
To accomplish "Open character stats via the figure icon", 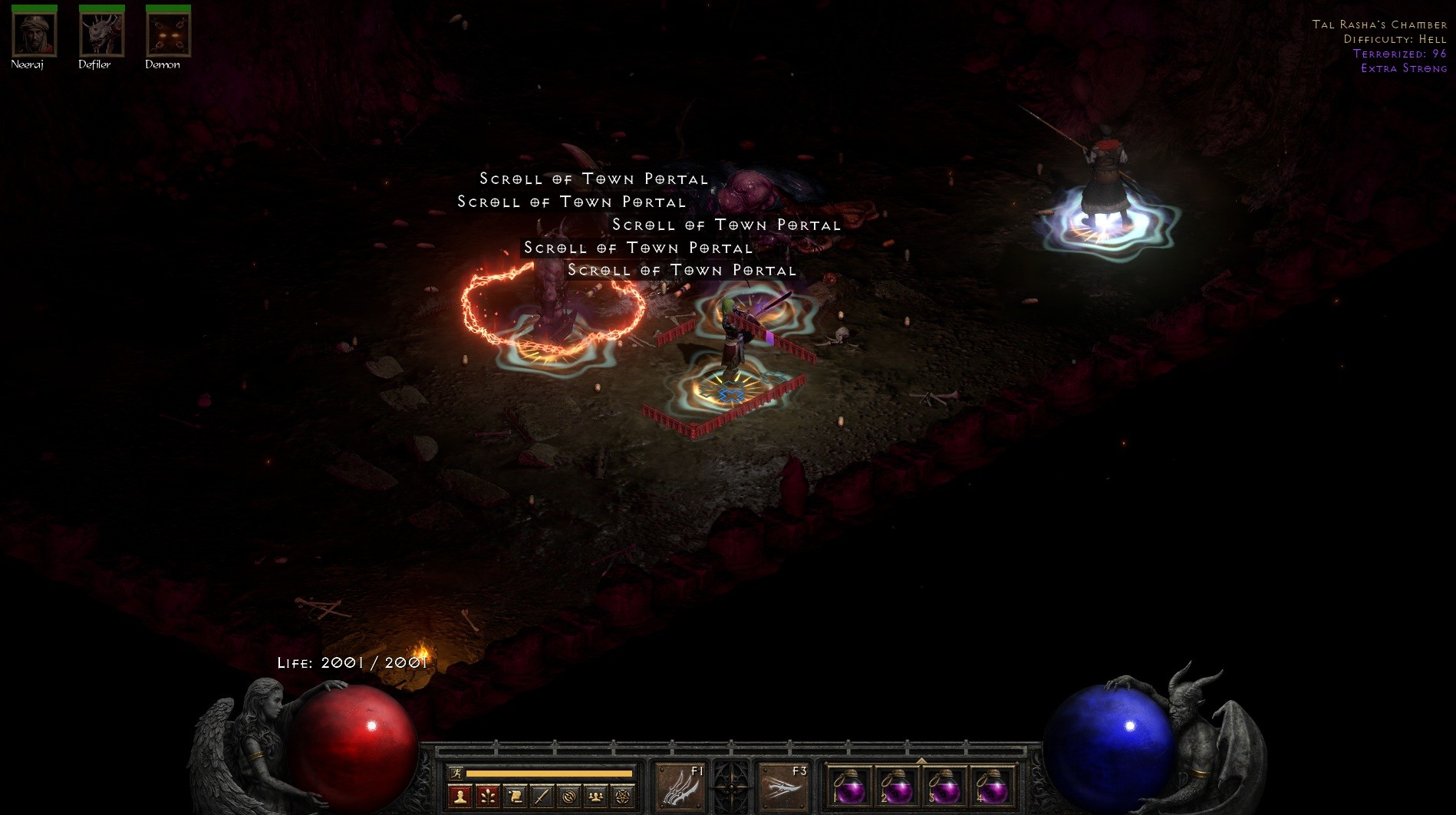I will [x=460, y=796].
